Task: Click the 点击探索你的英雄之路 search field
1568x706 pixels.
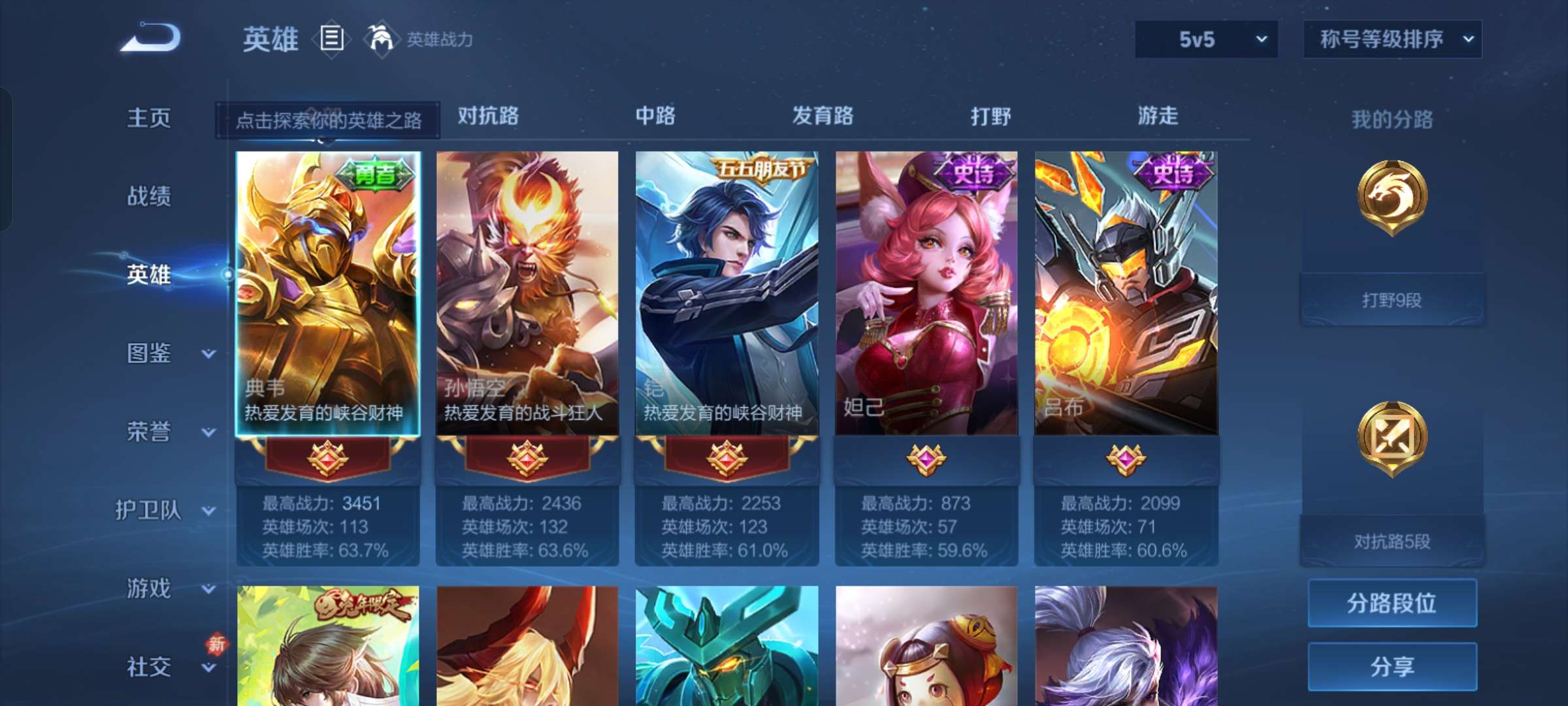Action: pos(326,121)
